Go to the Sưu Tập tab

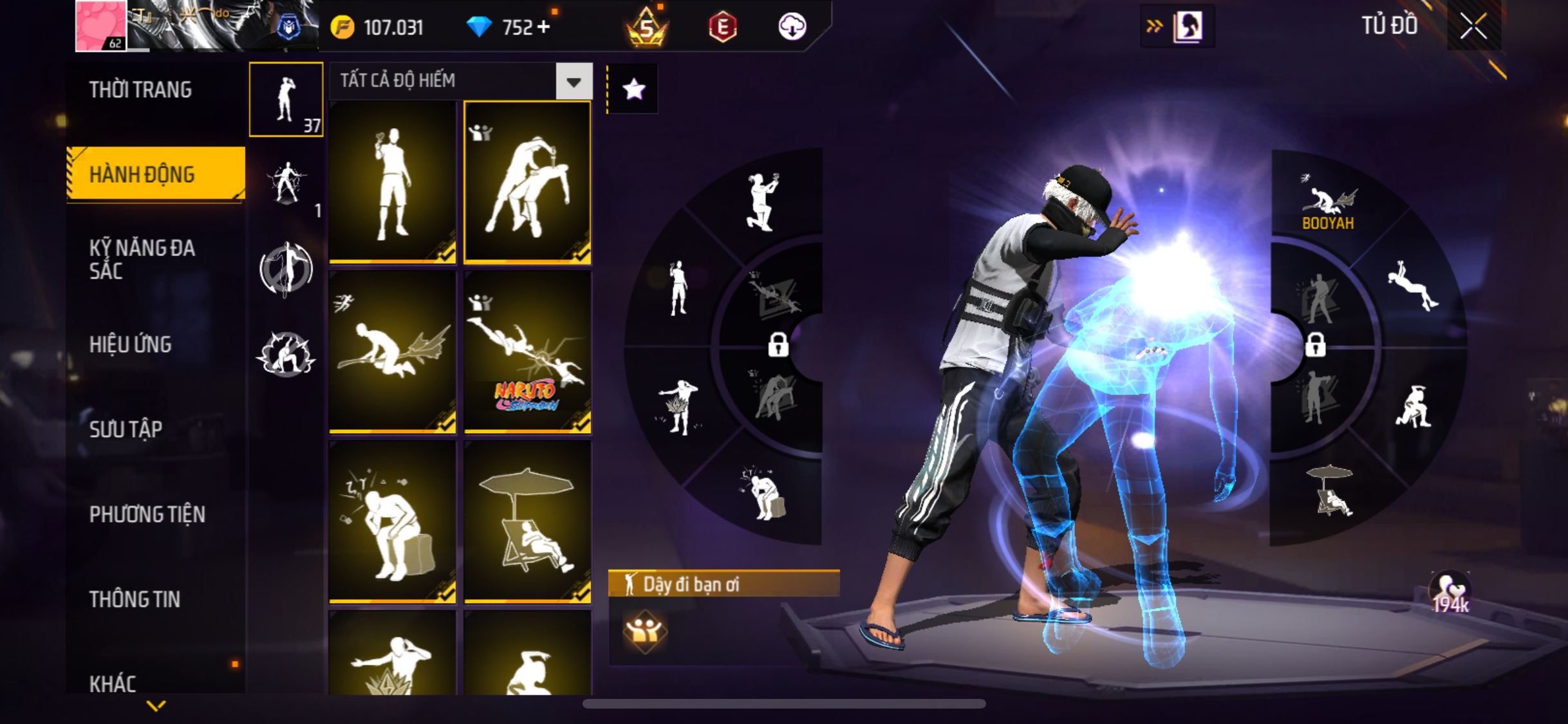pos(126,429)
